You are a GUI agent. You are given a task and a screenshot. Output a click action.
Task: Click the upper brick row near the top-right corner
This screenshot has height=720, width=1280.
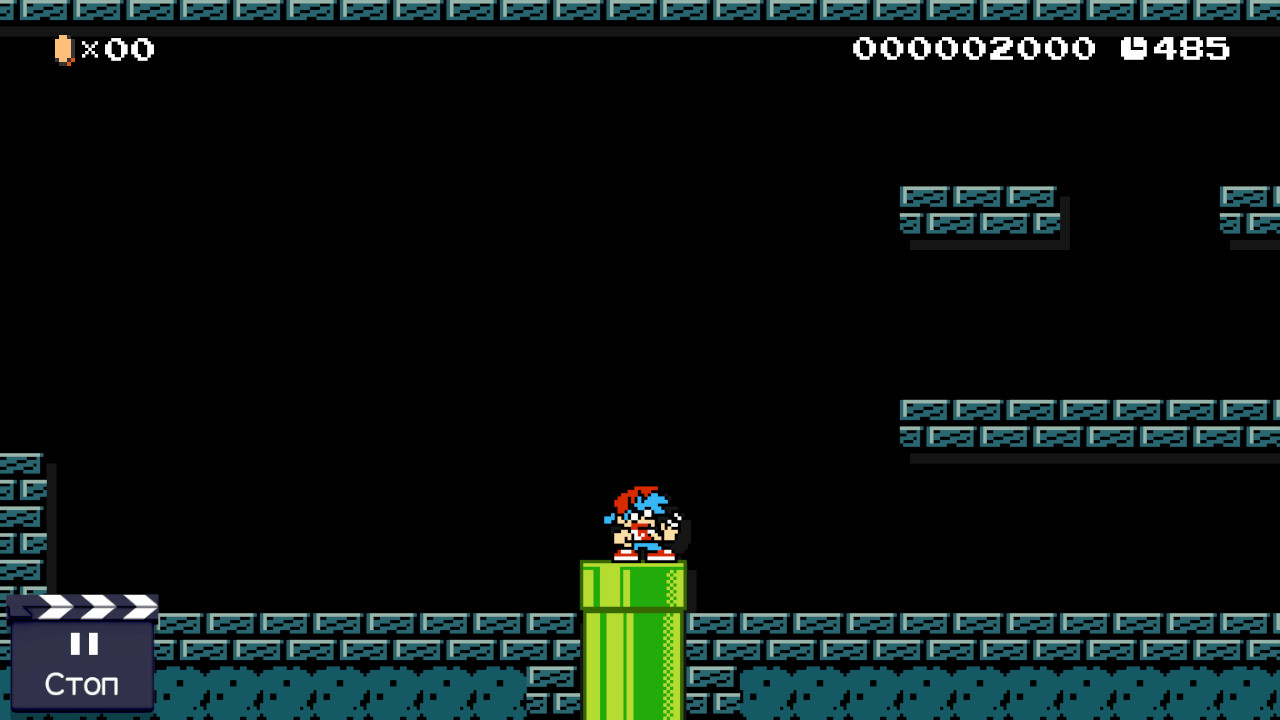click(1245, 197)
